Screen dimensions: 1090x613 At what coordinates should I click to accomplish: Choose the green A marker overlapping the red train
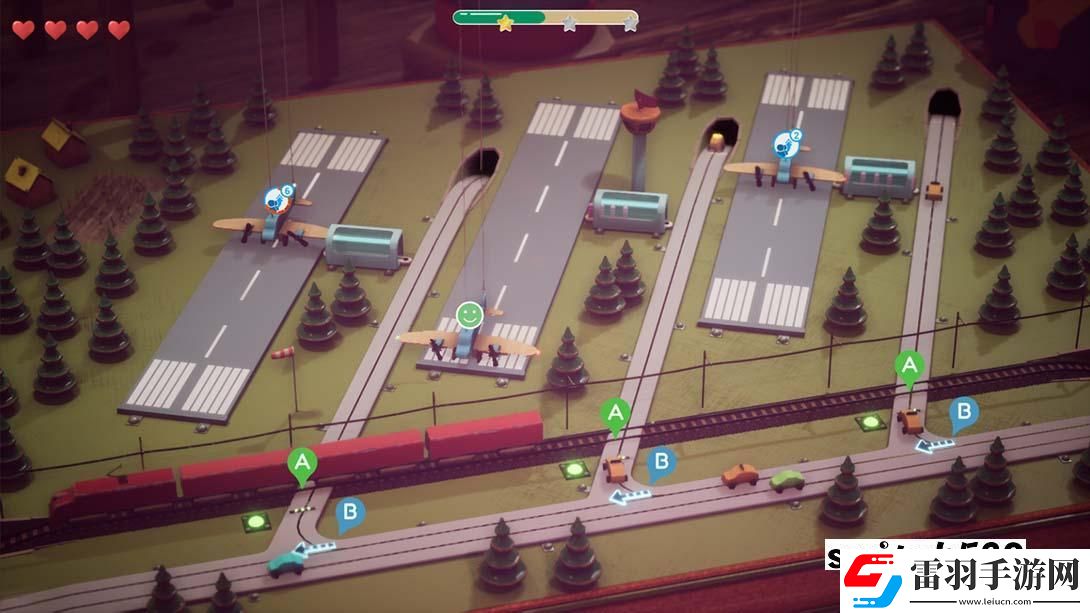(300, 464)
